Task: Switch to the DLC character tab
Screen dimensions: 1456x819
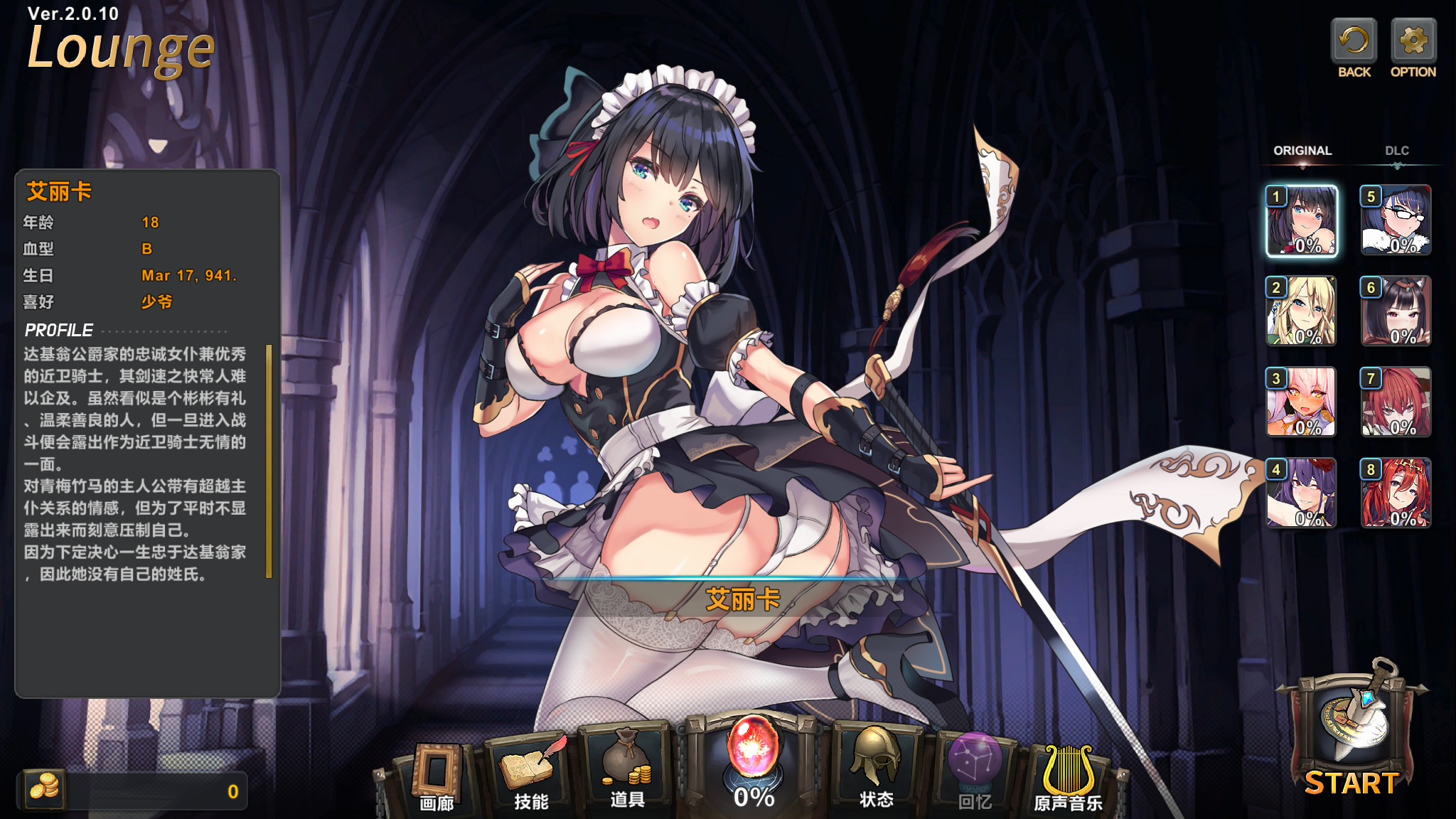Action: [1396, 151]
